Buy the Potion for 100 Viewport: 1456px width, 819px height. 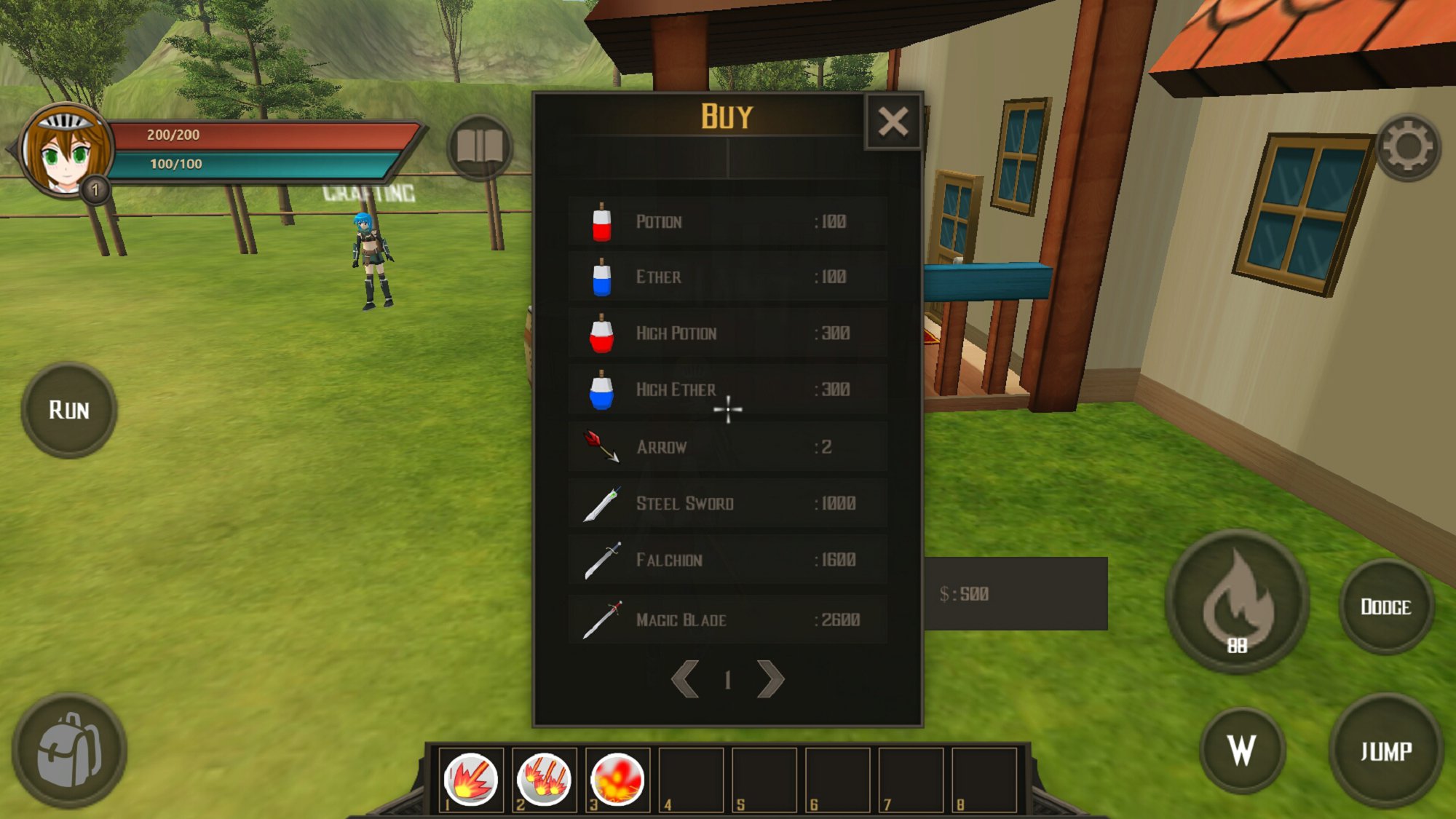coord(727,222)
